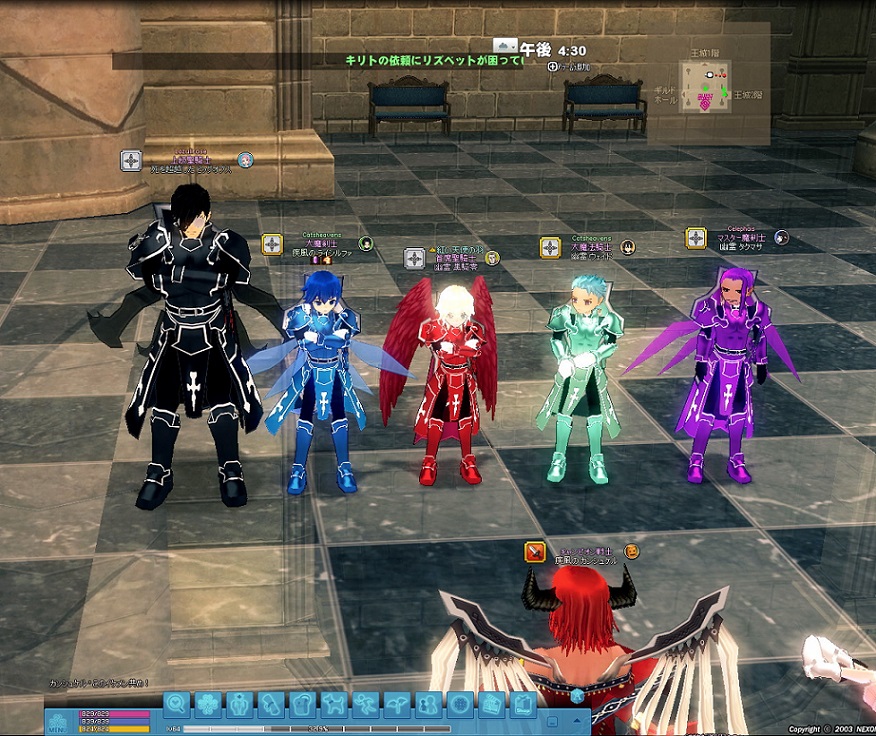Open the MENU button on the status panel
Image resolution: width=876 pixels, height=736 pixels.
click(x=56, y=722)
